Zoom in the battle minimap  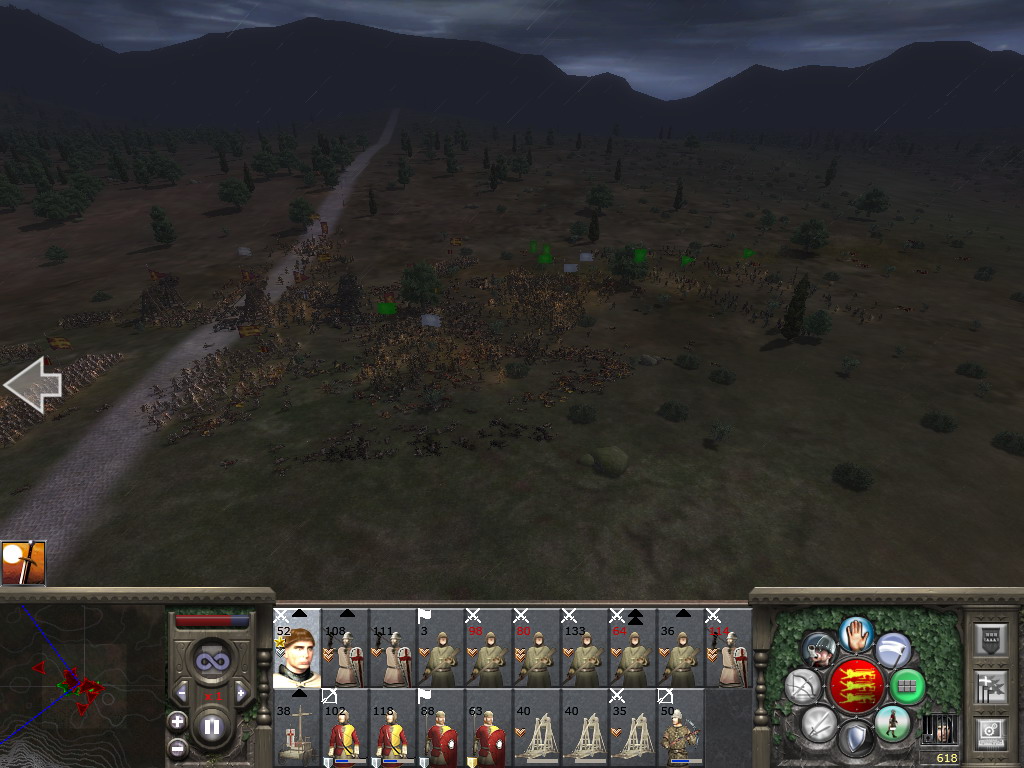coord(178,721)
